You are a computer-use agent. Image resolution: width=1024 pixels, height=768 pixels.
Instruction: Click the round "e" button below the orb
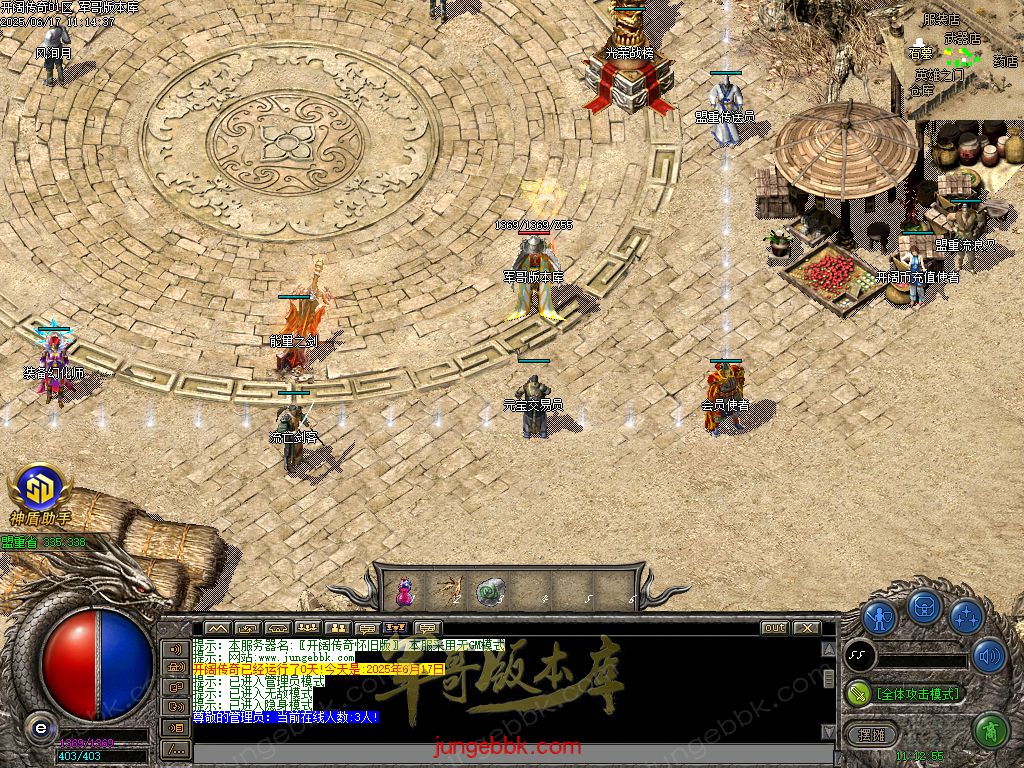(x=39, y=727)
